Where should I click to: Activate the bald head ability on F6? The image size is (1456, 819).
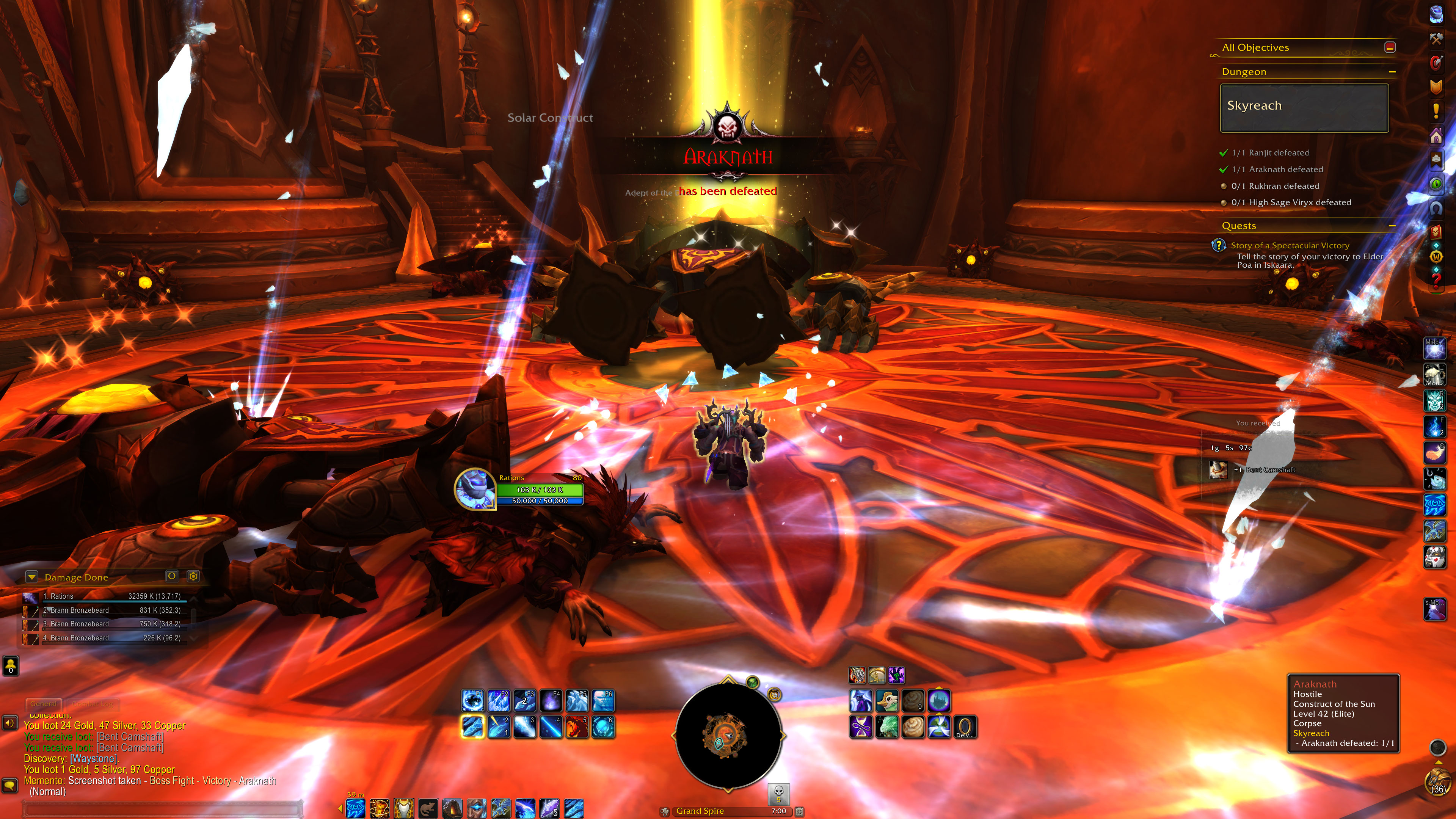point(603,701)
